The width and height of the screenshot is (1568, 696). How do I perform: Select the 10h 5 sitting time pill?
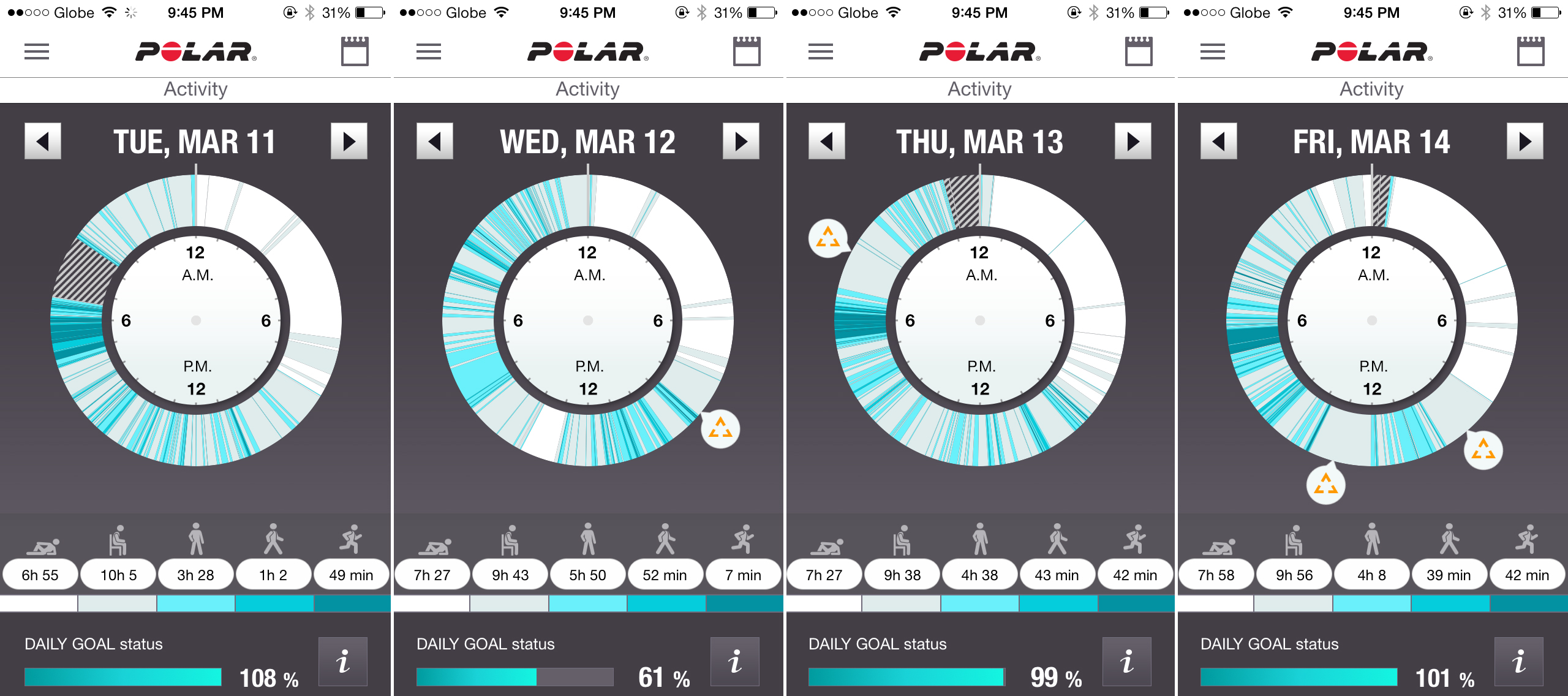point(119,575)
